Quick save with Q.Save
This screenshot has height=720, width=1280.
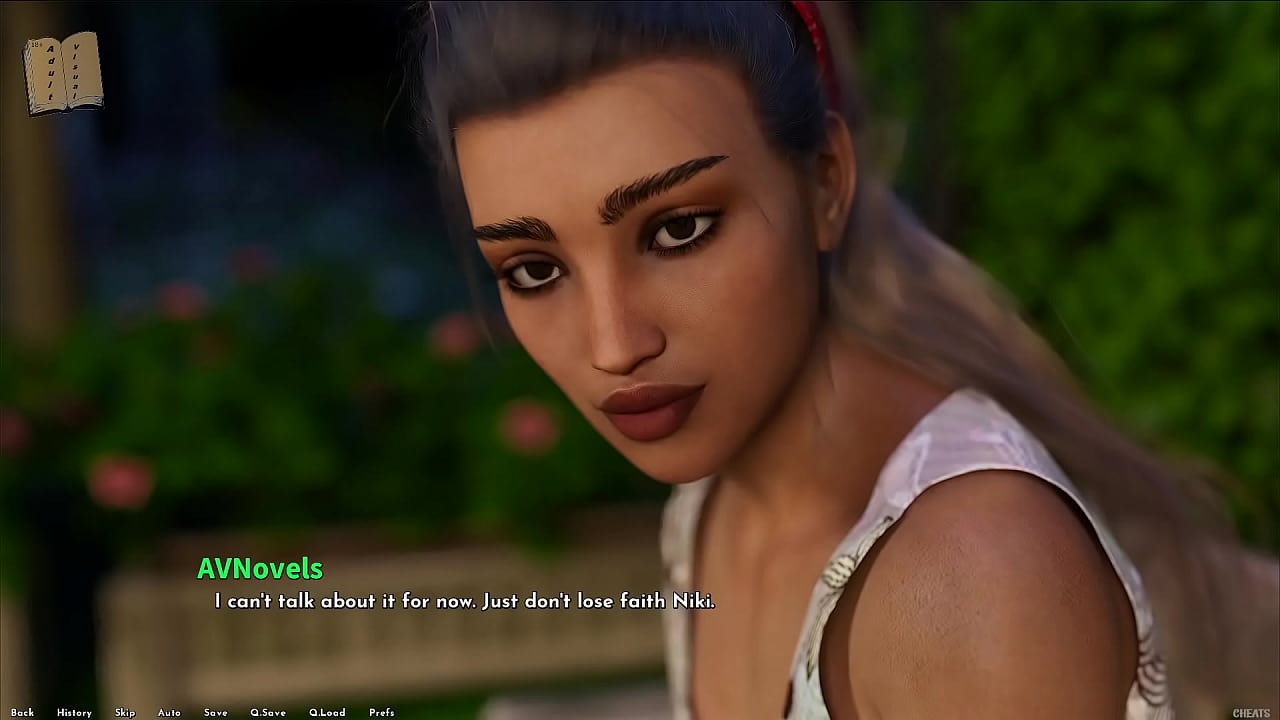tap(268, 713)
